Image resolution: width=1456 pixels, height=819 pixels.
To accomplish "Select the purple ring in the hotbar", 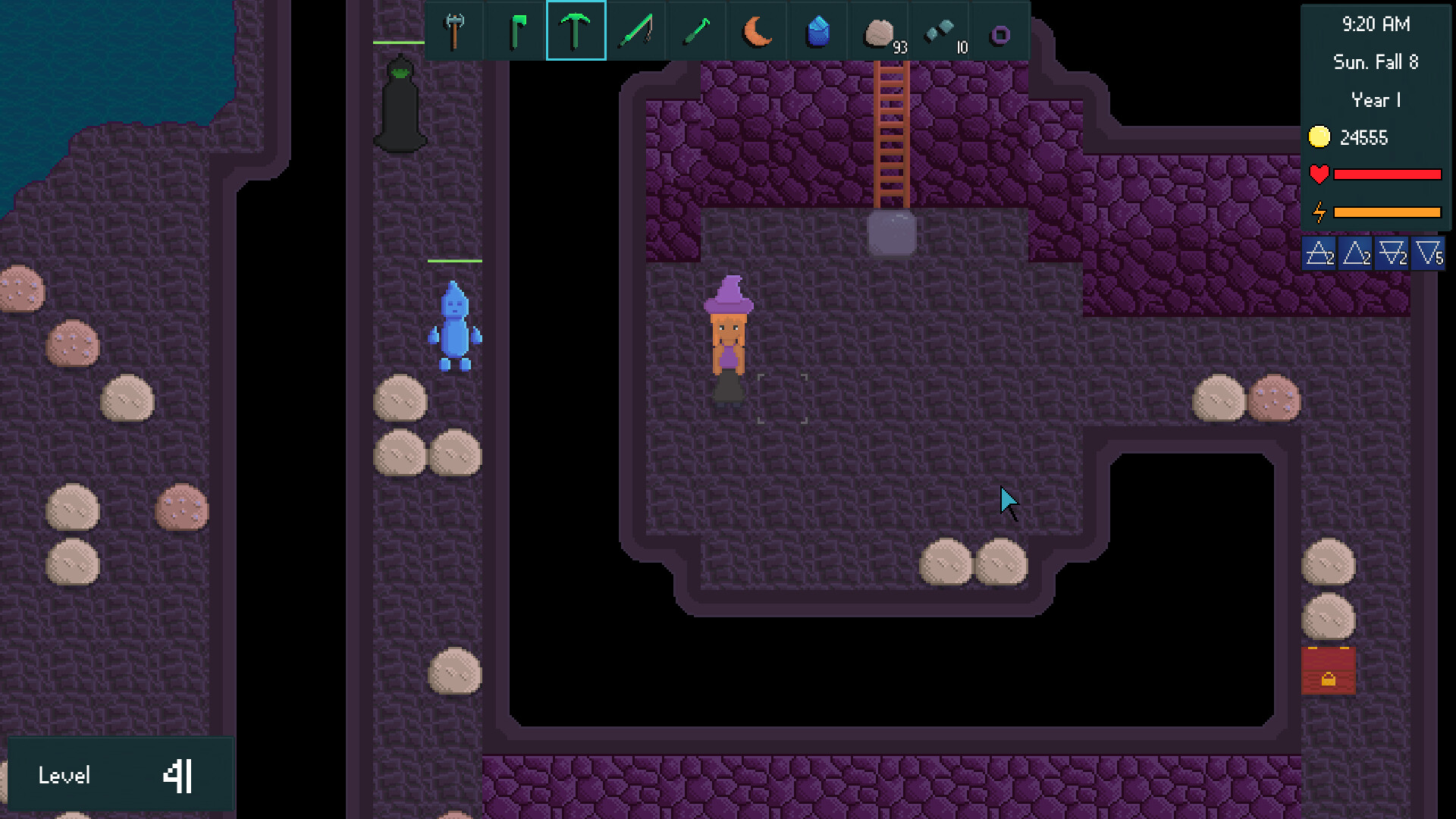I will pyautogui.click(x=999, y=30).
